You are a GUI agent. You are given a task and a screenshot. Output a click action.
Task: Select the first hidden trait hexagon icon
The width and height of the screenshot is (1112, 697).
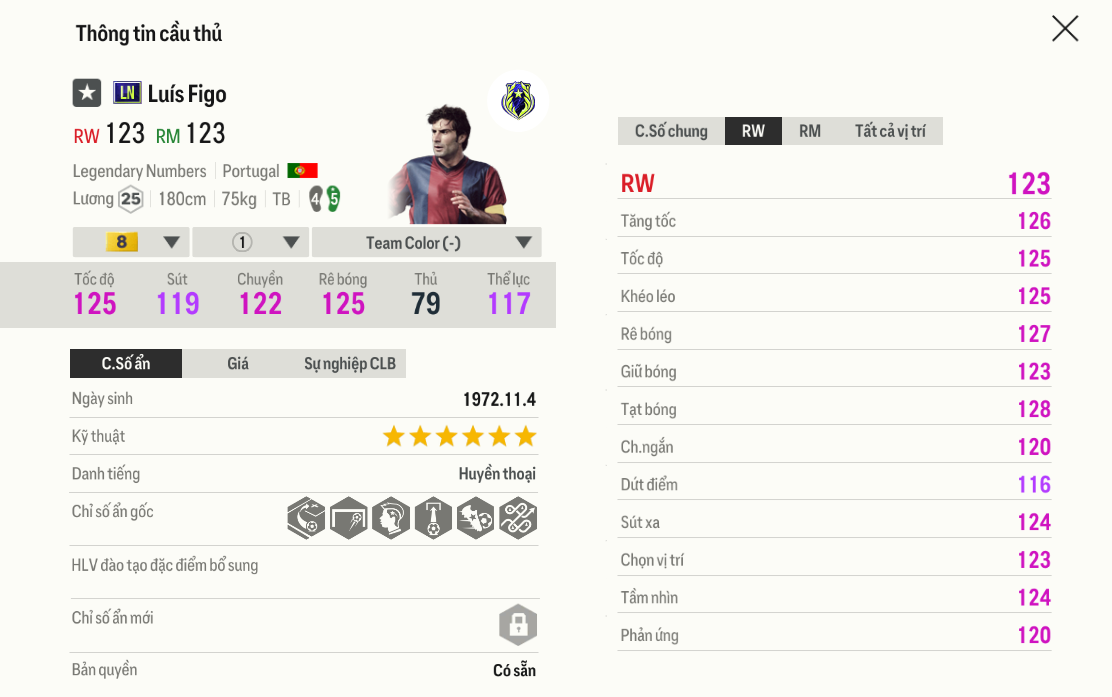tap(306, 518)
